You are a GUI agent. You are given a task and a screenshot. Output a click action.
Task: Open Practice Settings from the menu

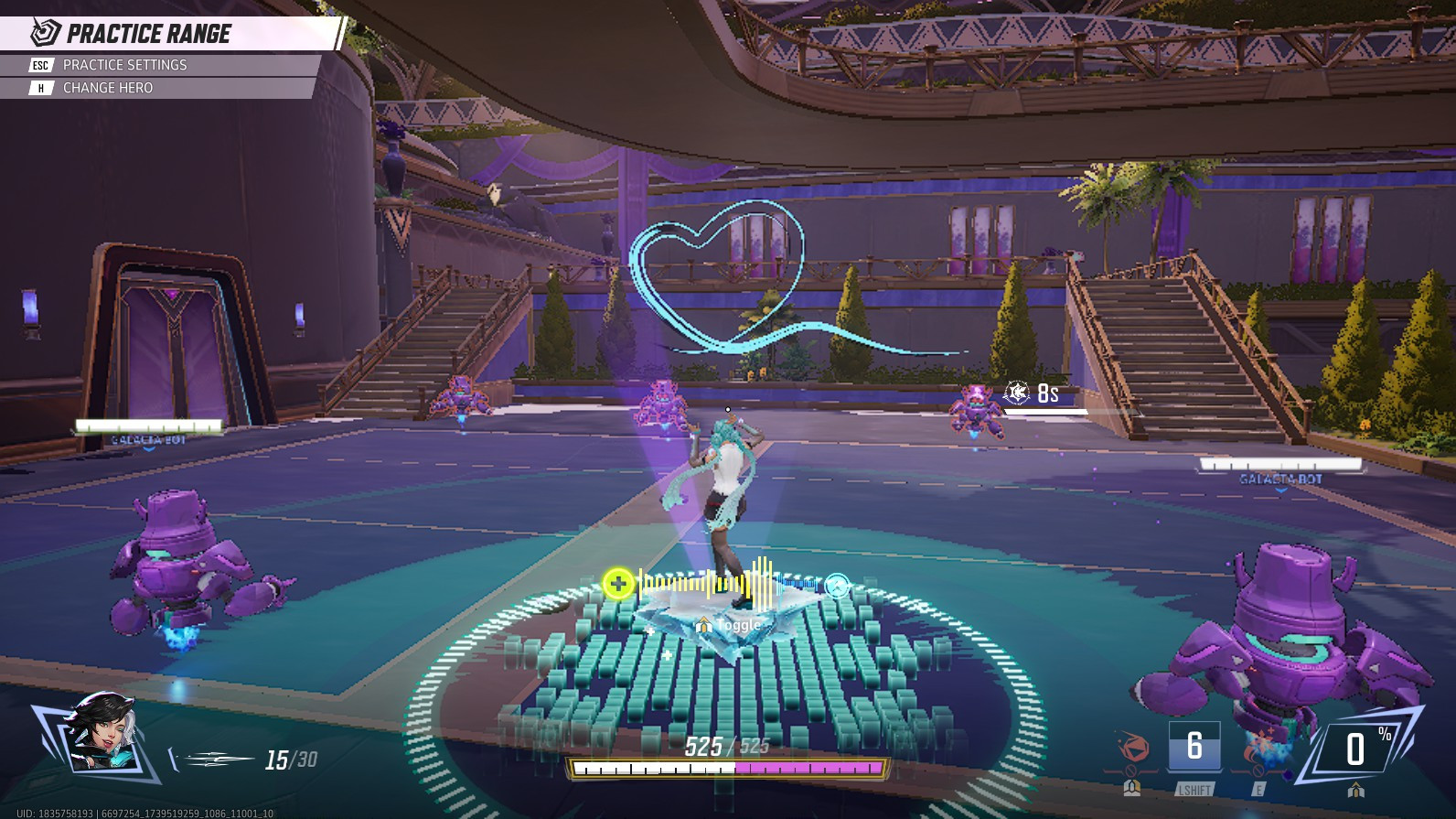(x=123, y=65)
